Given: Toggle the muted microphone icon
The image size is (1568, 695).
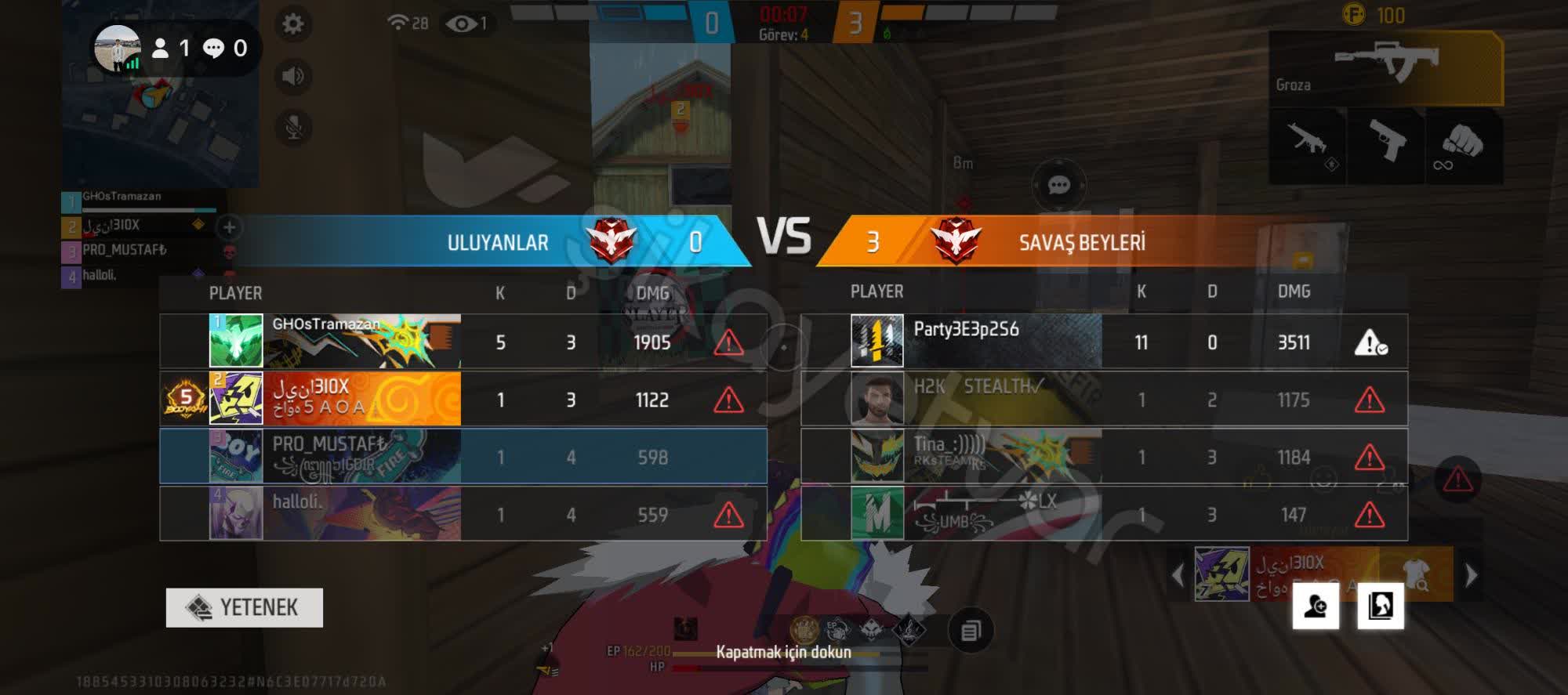Looking at the screenshot, I should [x=293, y=128].
